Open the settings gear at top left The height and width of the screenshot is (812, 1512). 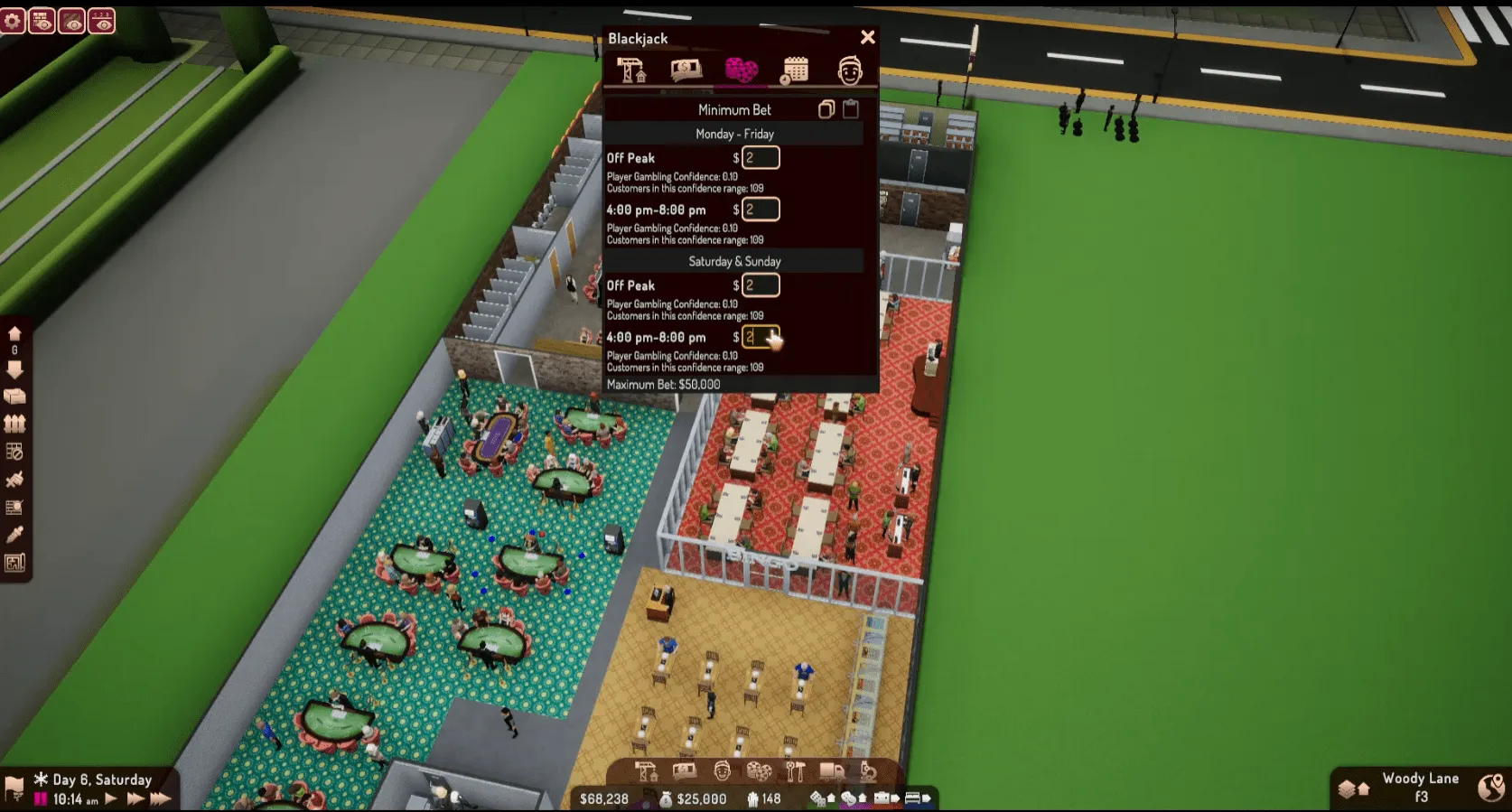point(14,19)
